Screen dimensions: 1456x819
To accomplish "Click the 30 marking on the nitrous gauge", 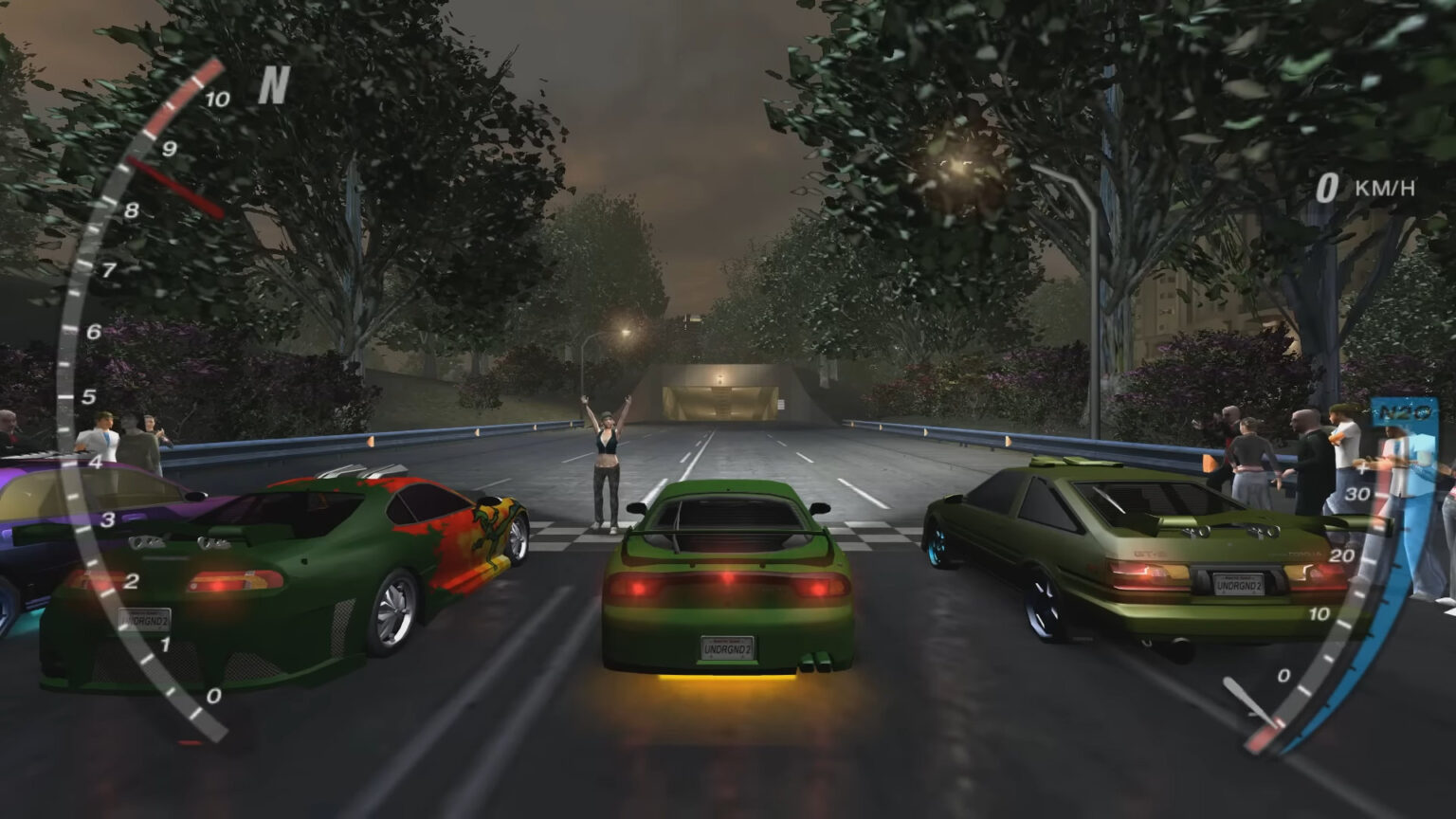I will coord(1357,493).
